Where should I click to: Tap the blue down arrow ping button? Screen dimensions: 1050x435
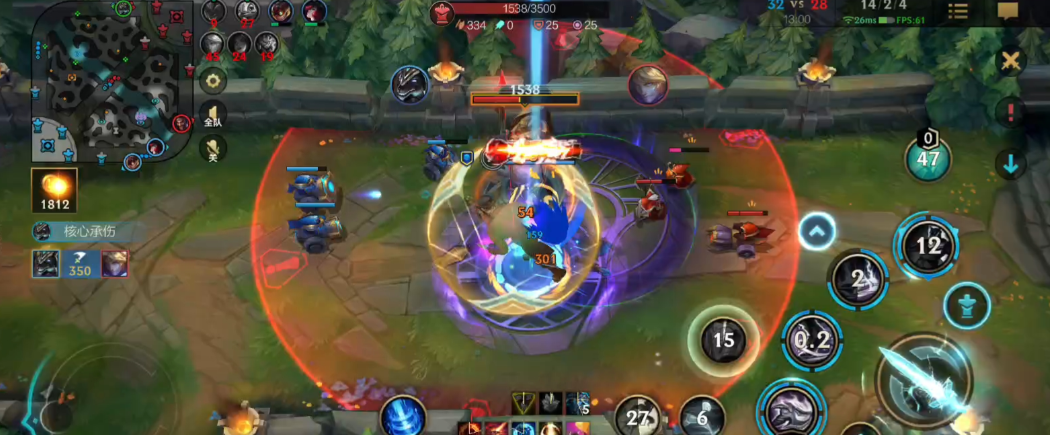(1011, 163)
